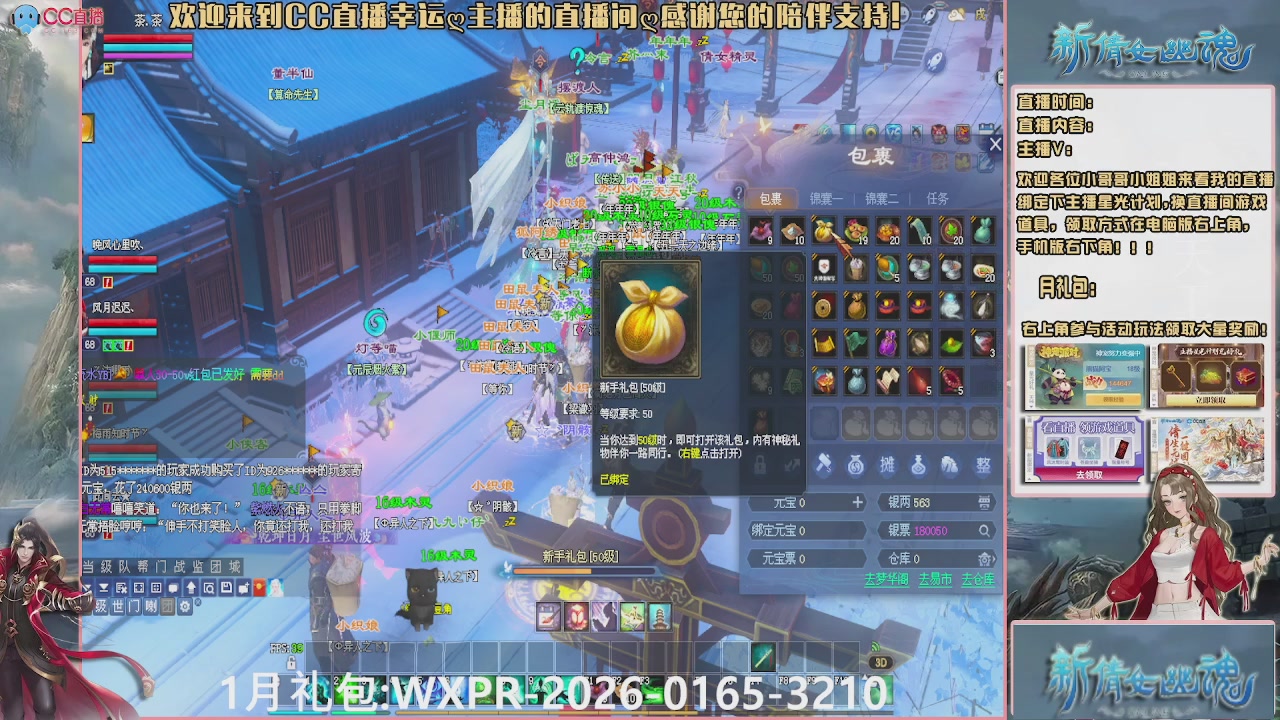Image resolution: width=1280 pixels, height=720 pixels.
Task: Expand the chevron after the warehouse icon
Action: (995, 558)
